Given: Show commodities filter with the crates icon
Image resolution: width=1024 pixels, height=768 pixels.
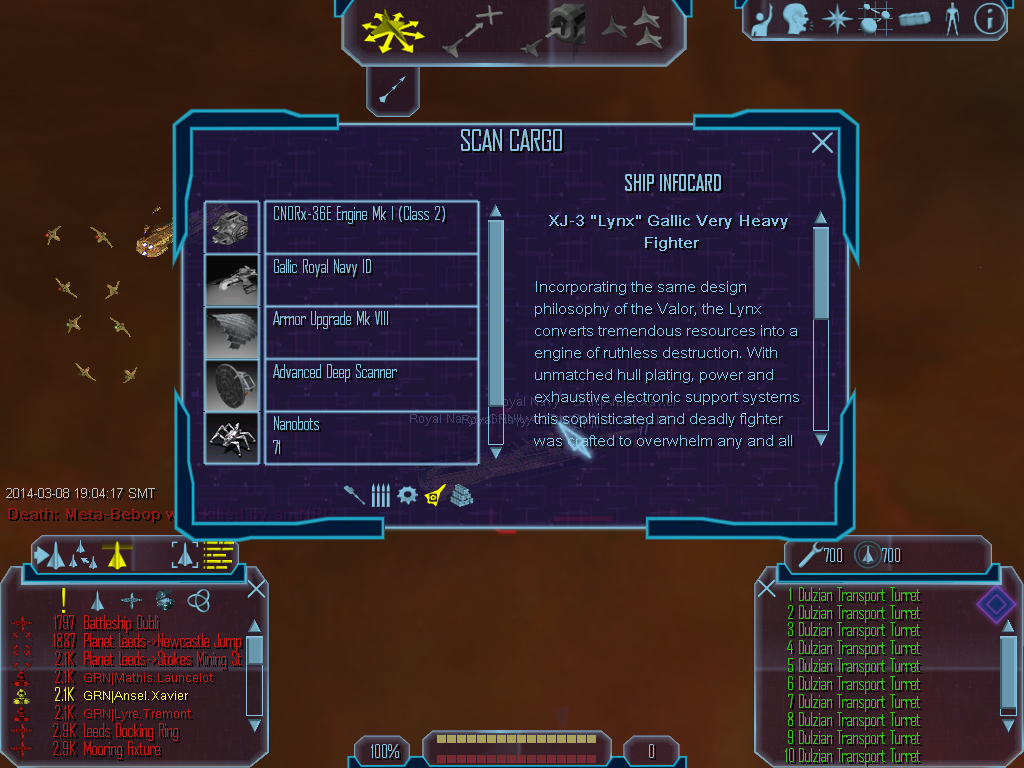Looking at the screenshot, I should [x=461, y=495].
